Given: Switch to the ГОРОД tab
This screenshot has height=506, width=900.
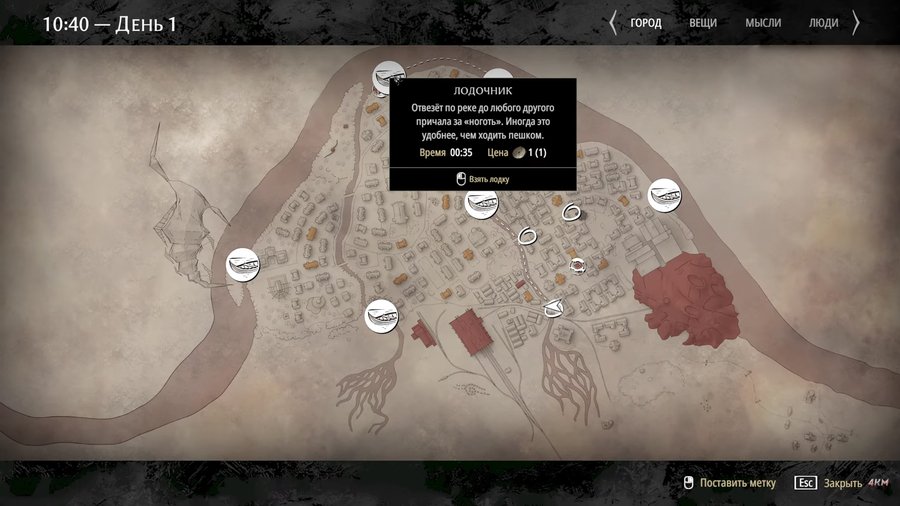Looking at the screenshot, I should [645, 23].
